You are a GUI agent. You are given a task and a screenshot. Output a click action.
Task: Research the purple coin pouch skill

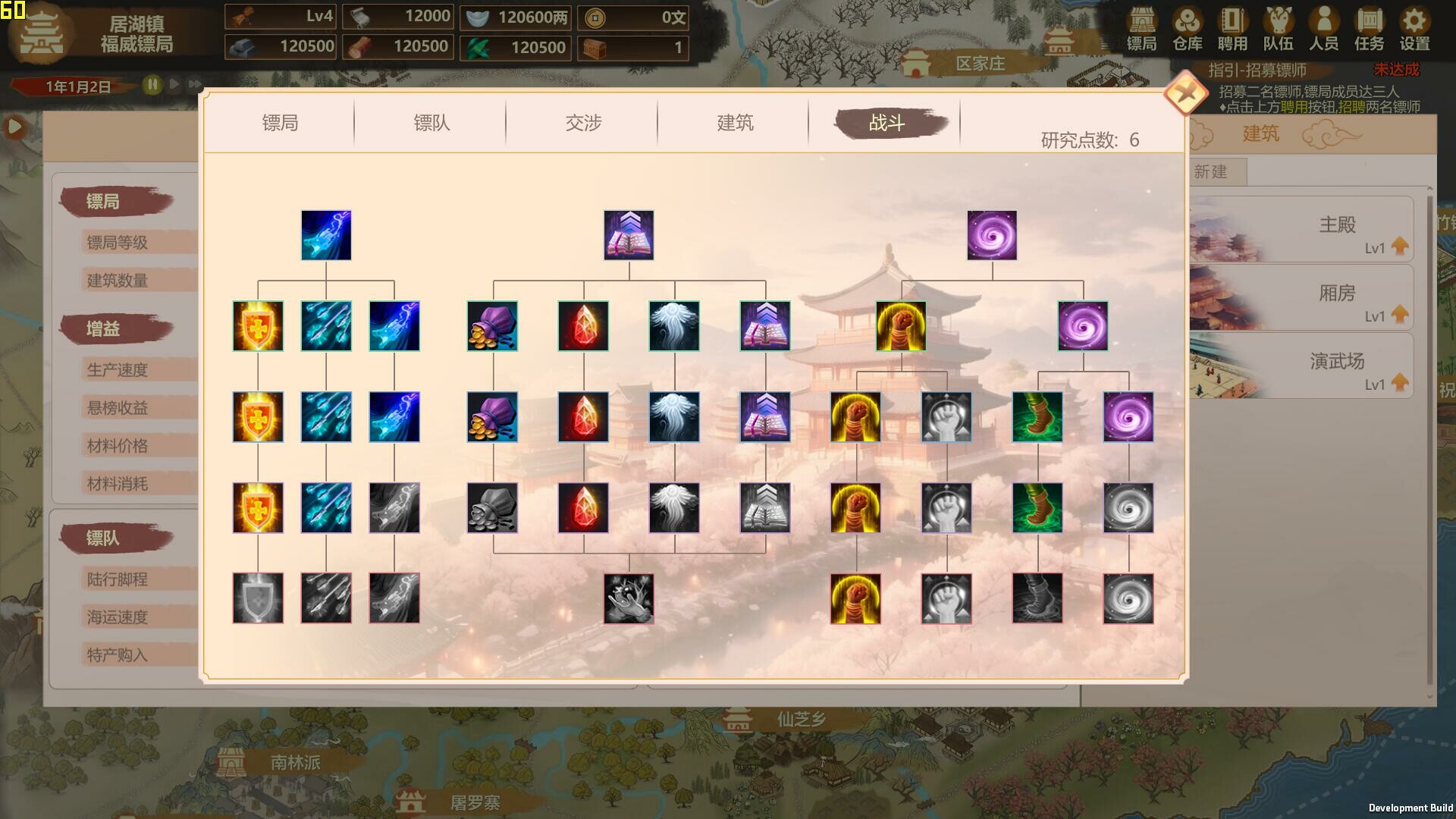coord(494,327)
